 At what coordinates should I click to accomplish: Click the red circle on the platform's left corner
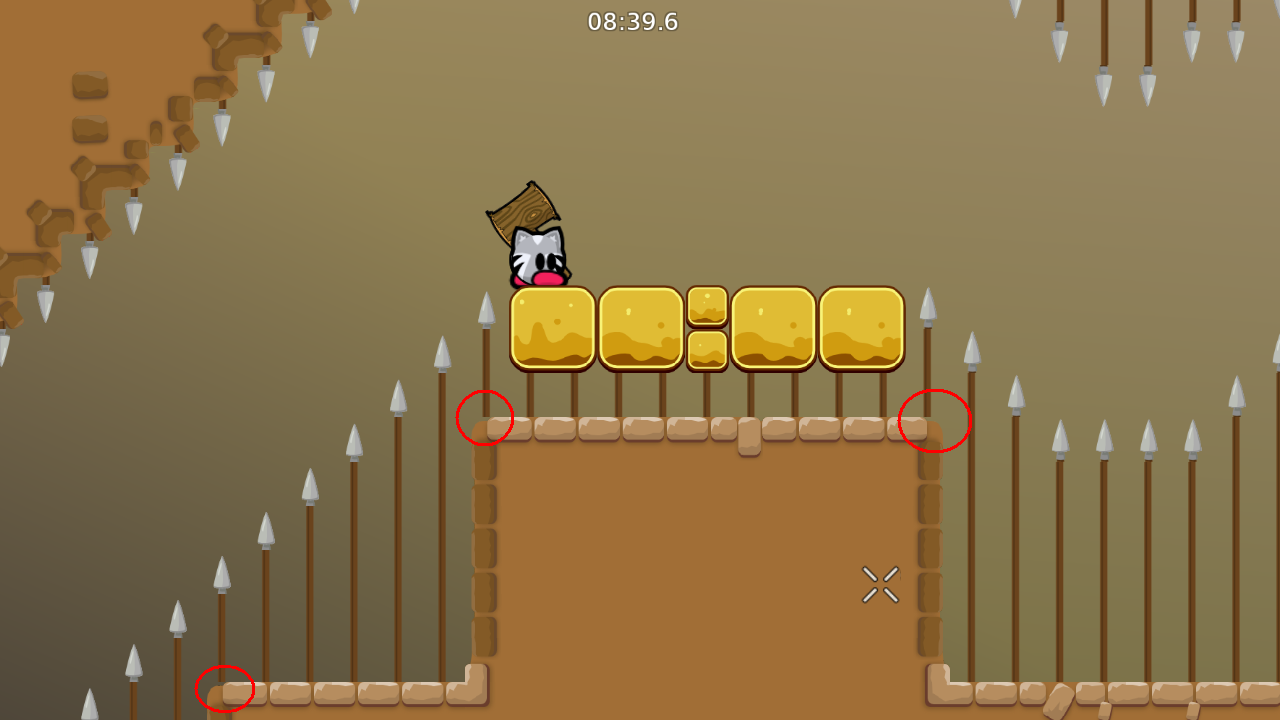coord(485,417)
